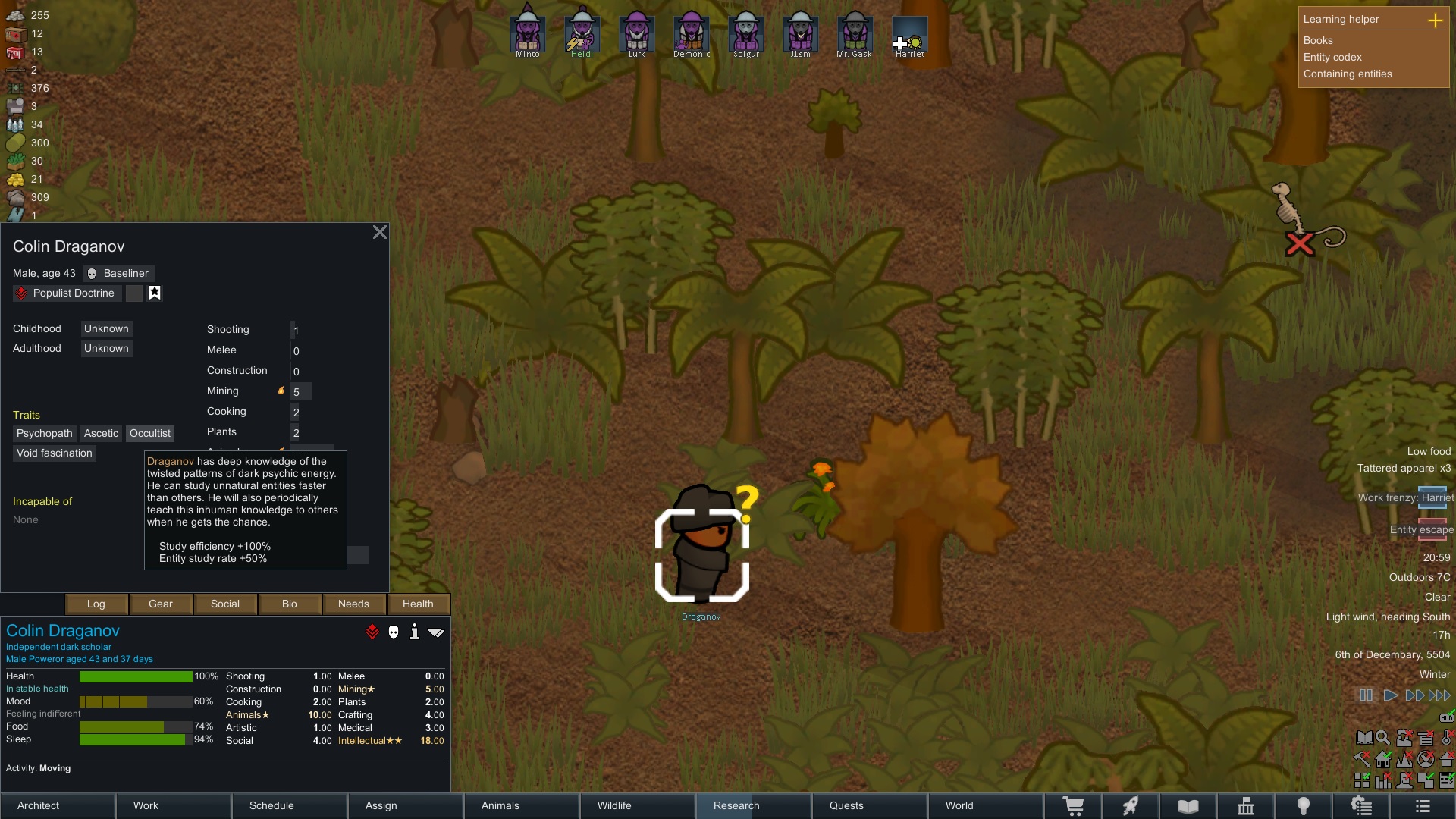Click the Entity escape alert
Viewport: 1456px width, 819px height.
click(x=1421, y=529)
